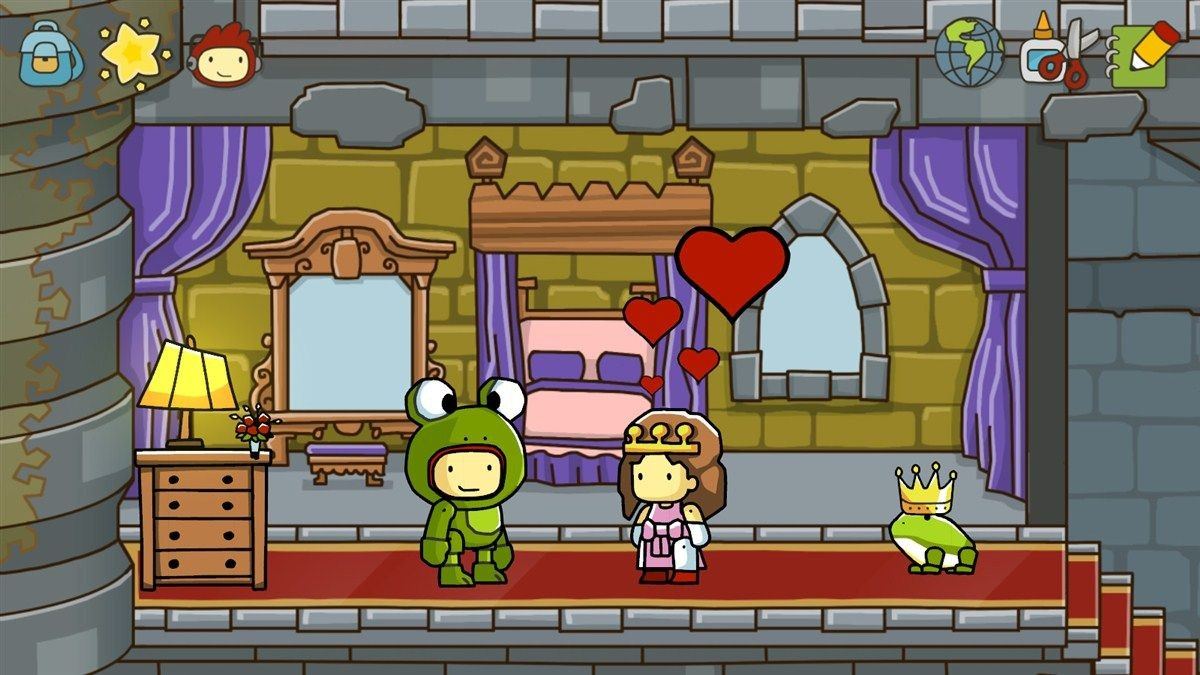
Task: Tap the green notepad with pencil
Action: coord(1143,52)
